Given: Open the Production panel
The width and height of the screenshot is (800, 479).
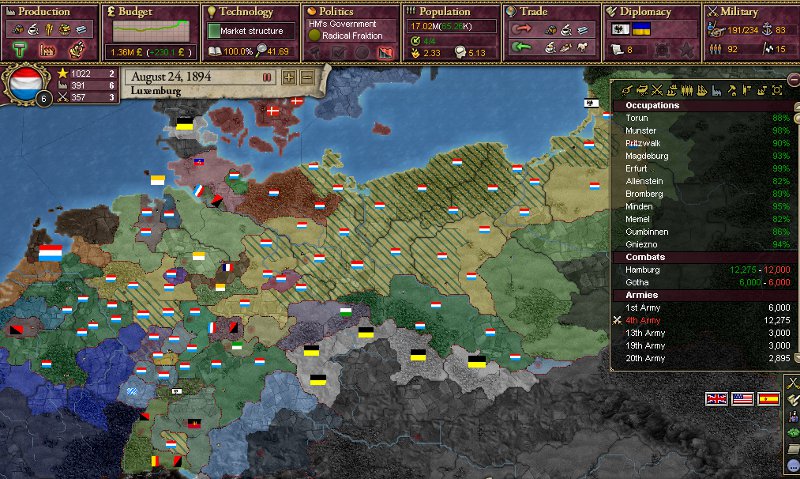Looking at the screenshot, I should (45, 12).
